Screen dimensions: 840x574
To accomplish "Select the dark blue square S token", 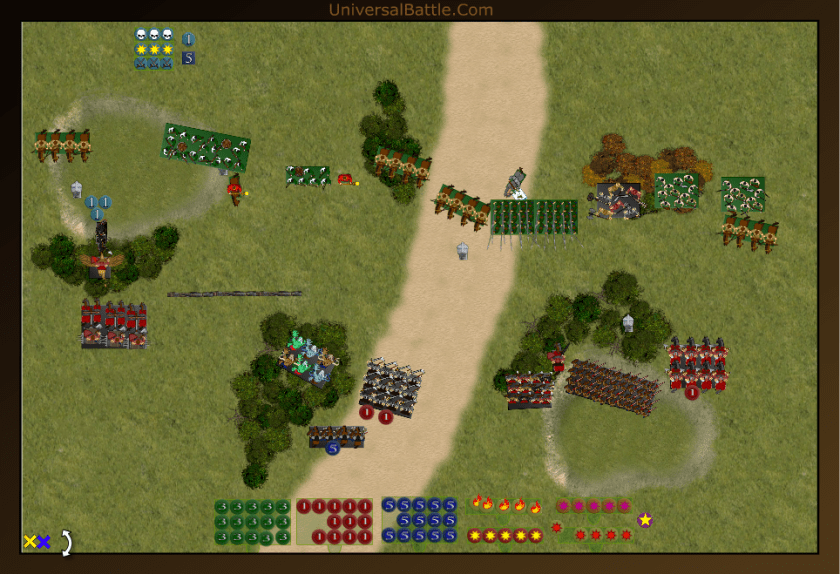I will point(188,58).
